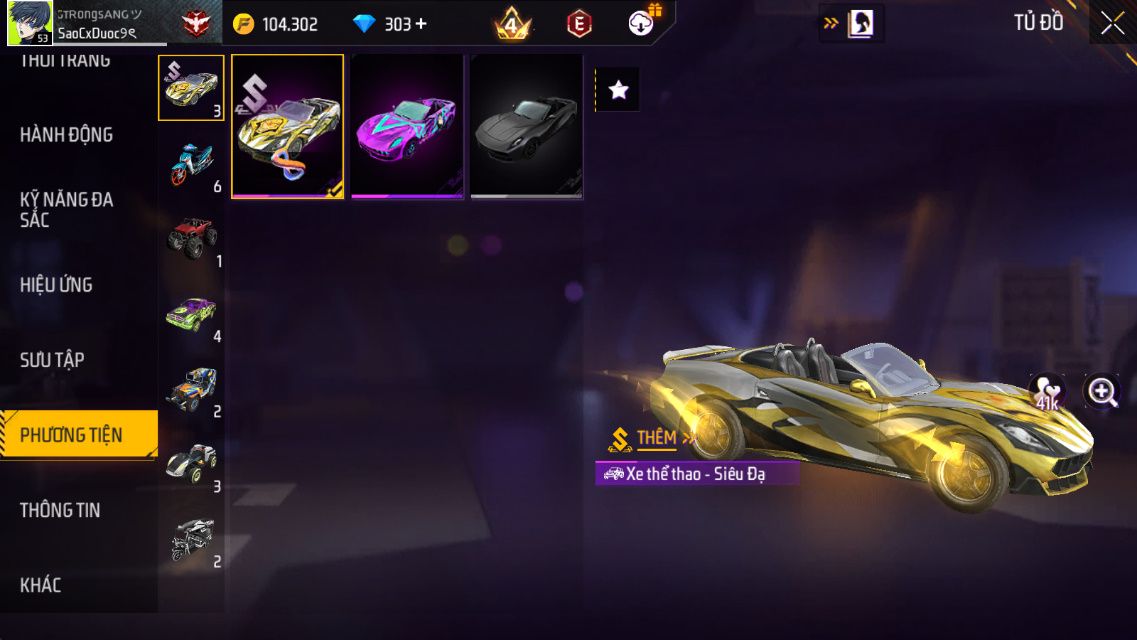Open the Khác category

click(x=41, y=585)
